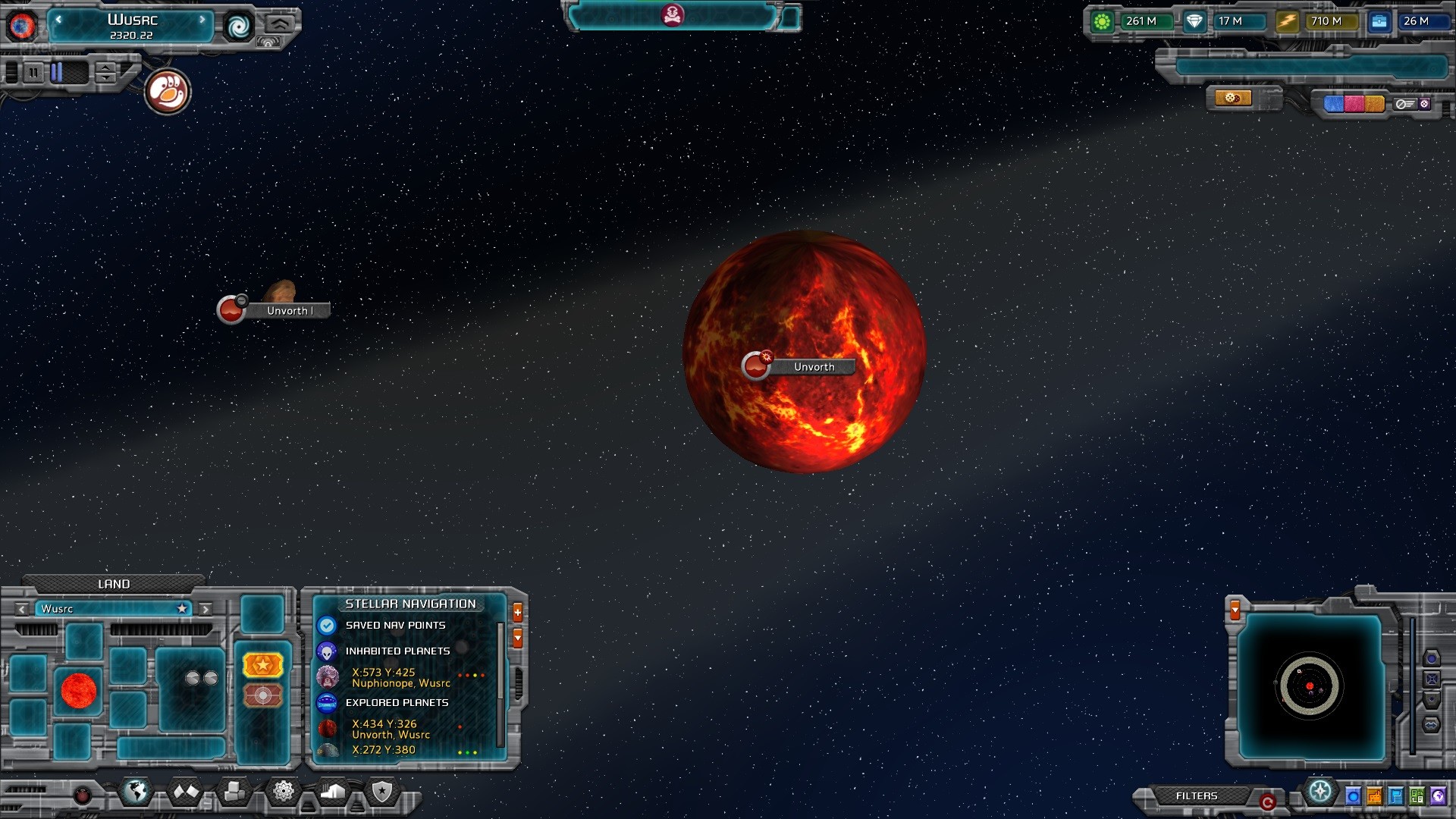Open the atom gear research icon
The height and width of the screenshot is (819, 1456).
coord(284,792)
